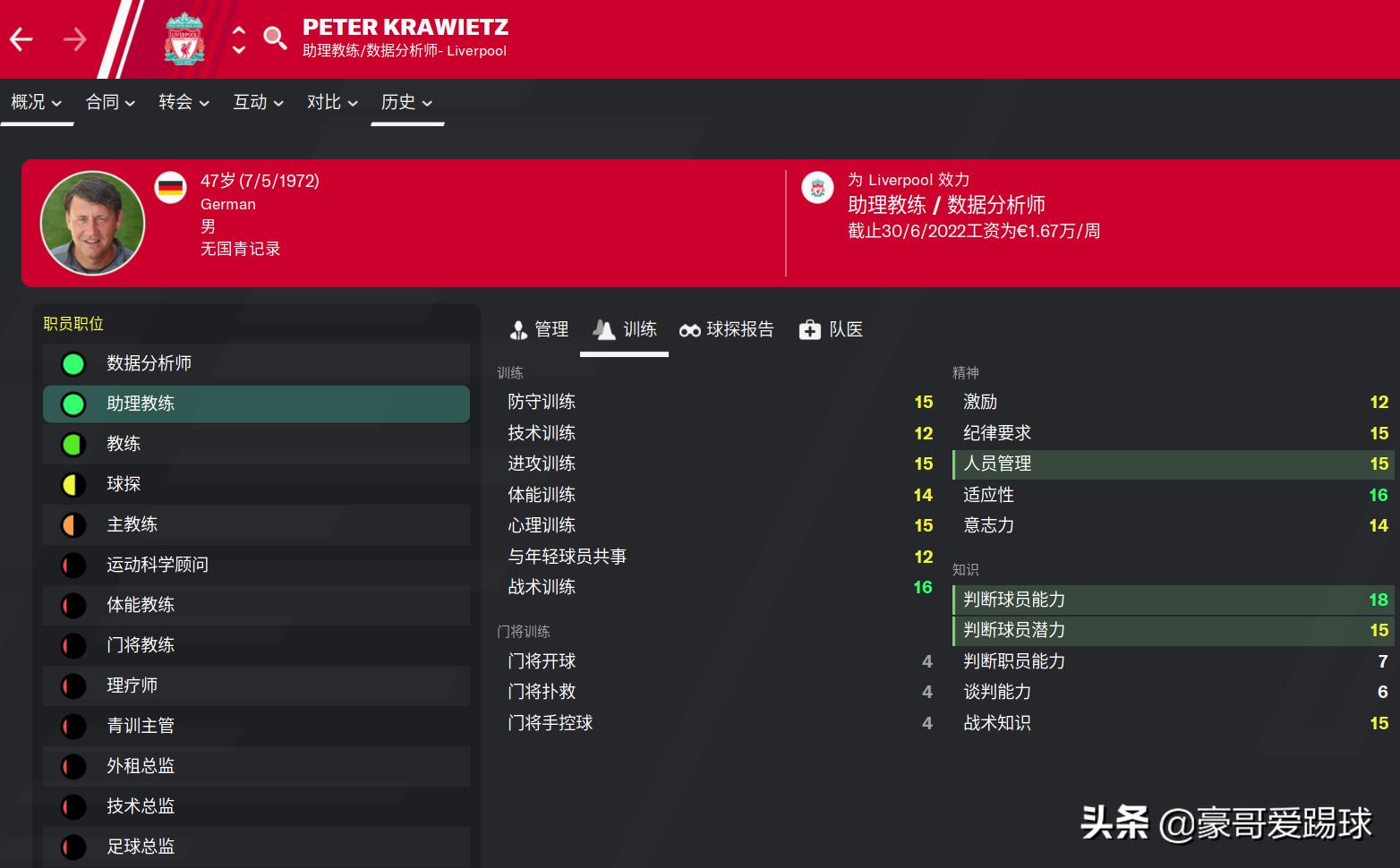The image size is (1400, 868).
Task: Toggle the green circle beside 数据分析师
Action: tap(73, 363)
